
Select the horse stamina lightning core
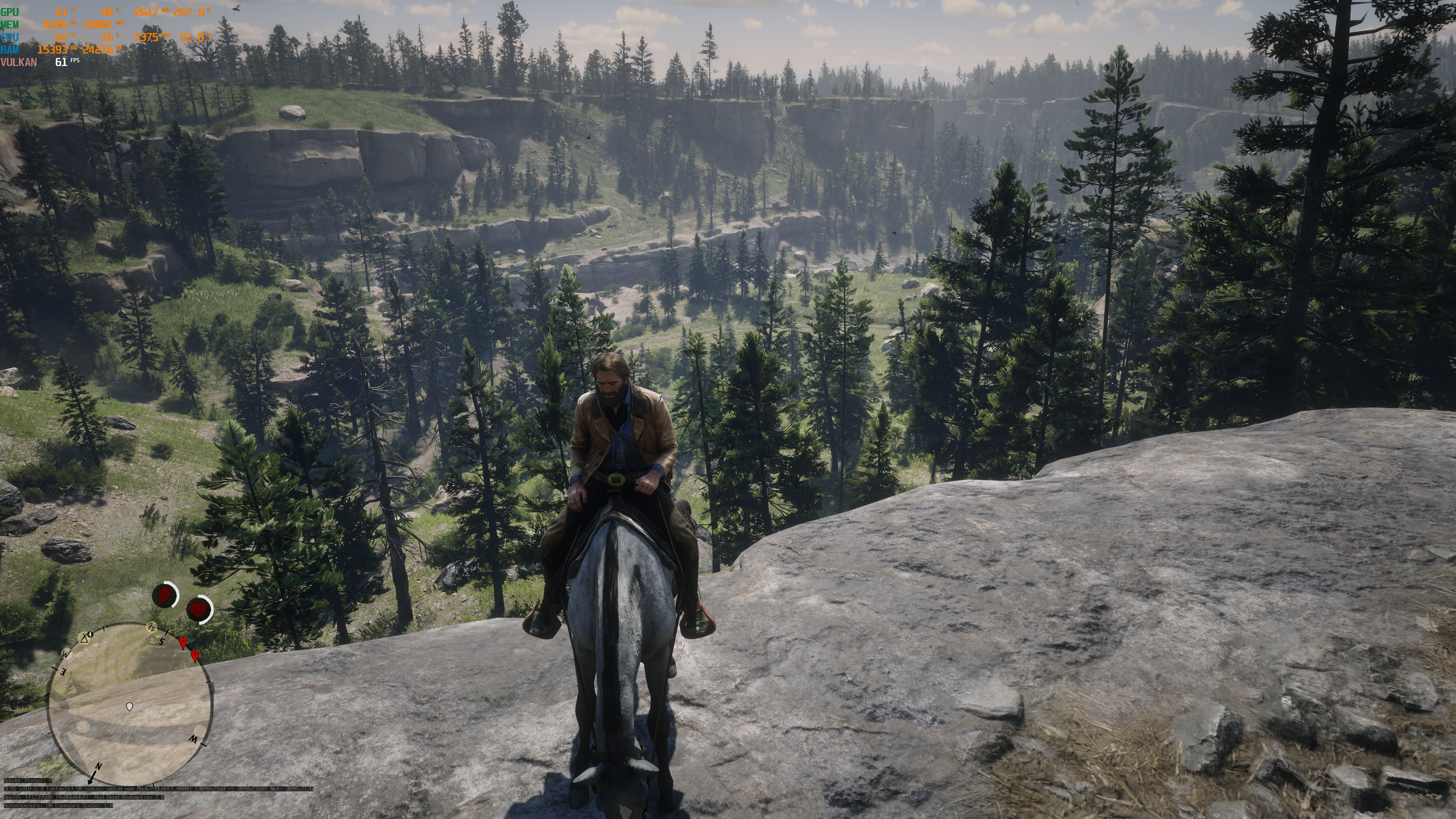click(x=165, y=595)
